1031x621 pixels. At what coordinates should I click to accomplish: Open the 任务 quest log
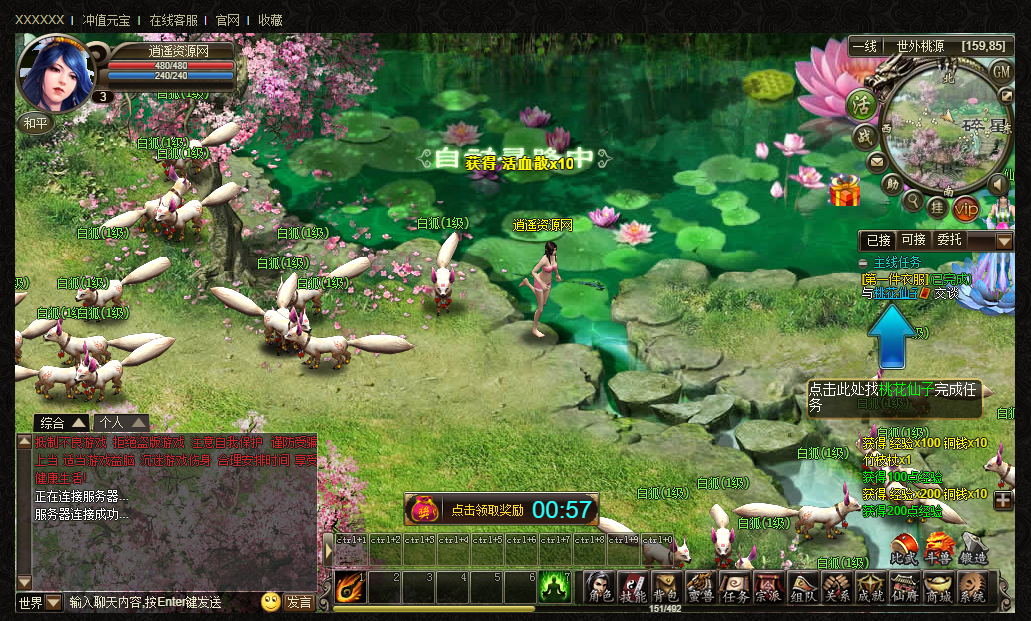[735, 587]
